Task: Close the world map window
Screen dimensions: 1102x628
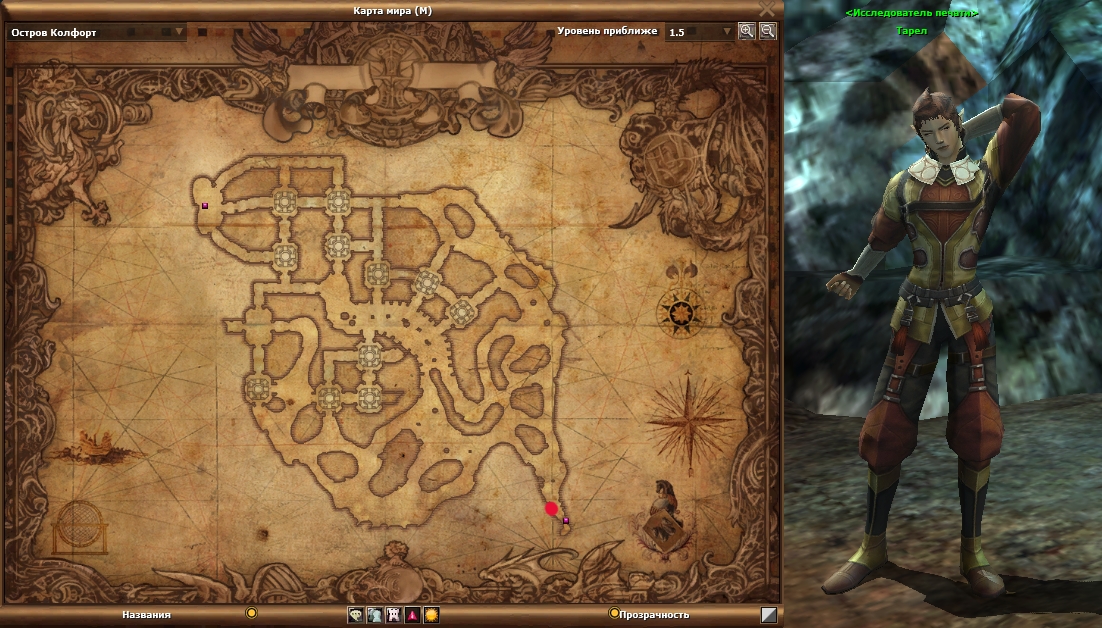Action: (767, 9)
